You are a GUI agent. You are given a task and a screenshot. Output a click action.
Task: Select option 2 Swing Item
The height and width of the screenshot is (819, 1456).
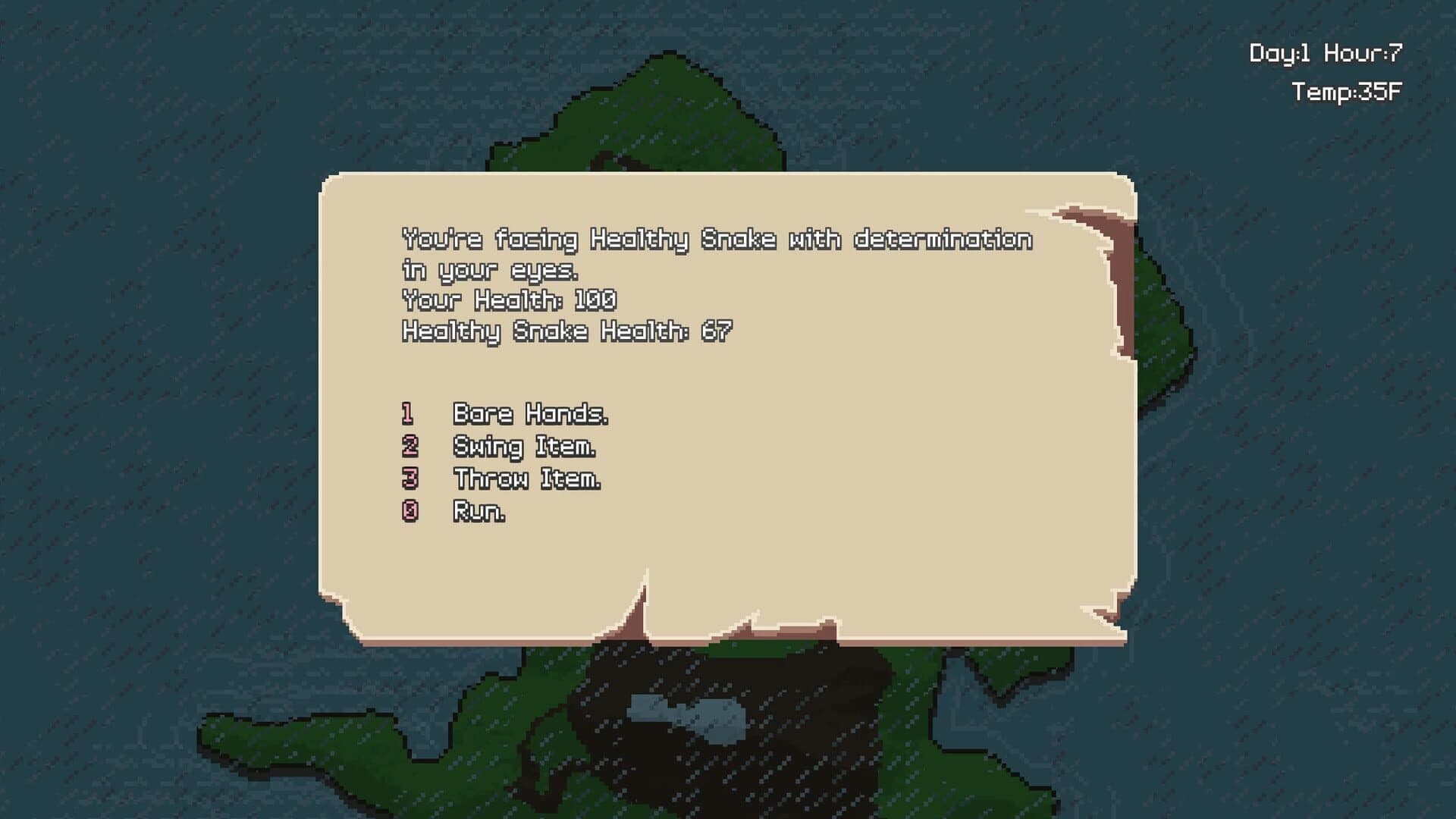(x=523, y=447)
